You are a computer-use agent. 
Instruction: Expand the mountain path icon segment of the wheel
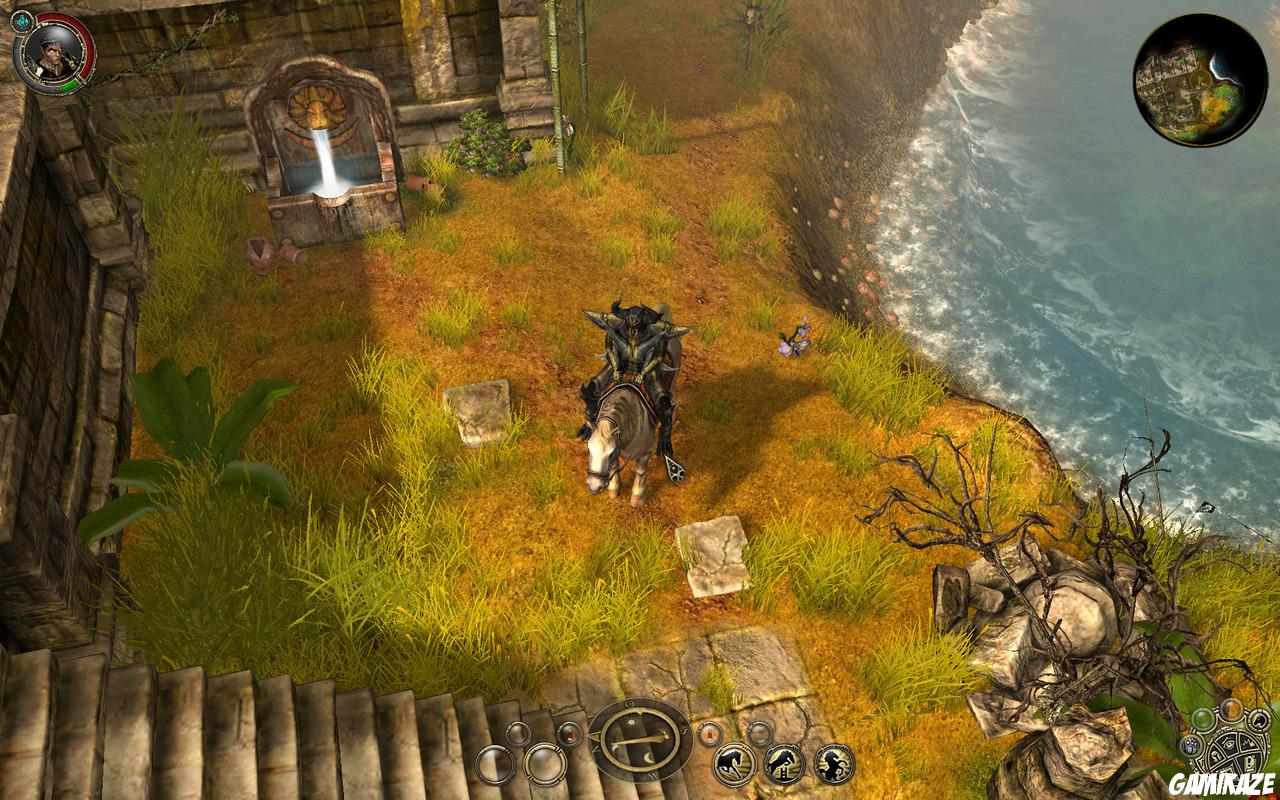[x=1249, y=744]
